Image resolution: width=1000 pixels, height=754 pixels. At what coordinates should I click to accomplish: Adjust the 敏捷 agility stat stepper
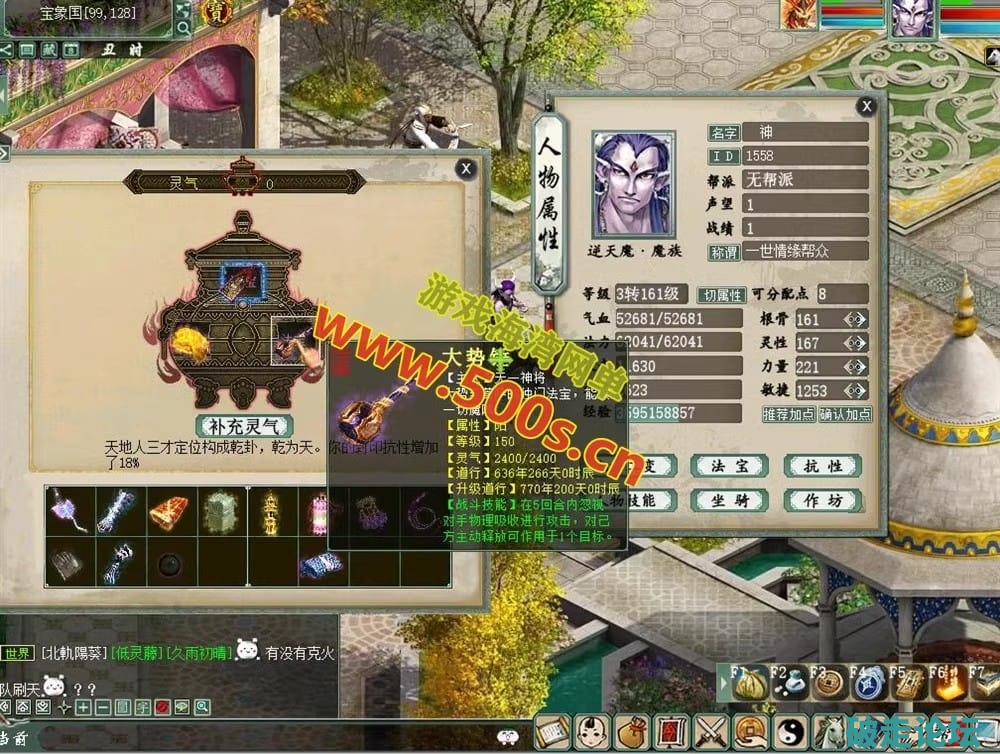click(854, 390)
